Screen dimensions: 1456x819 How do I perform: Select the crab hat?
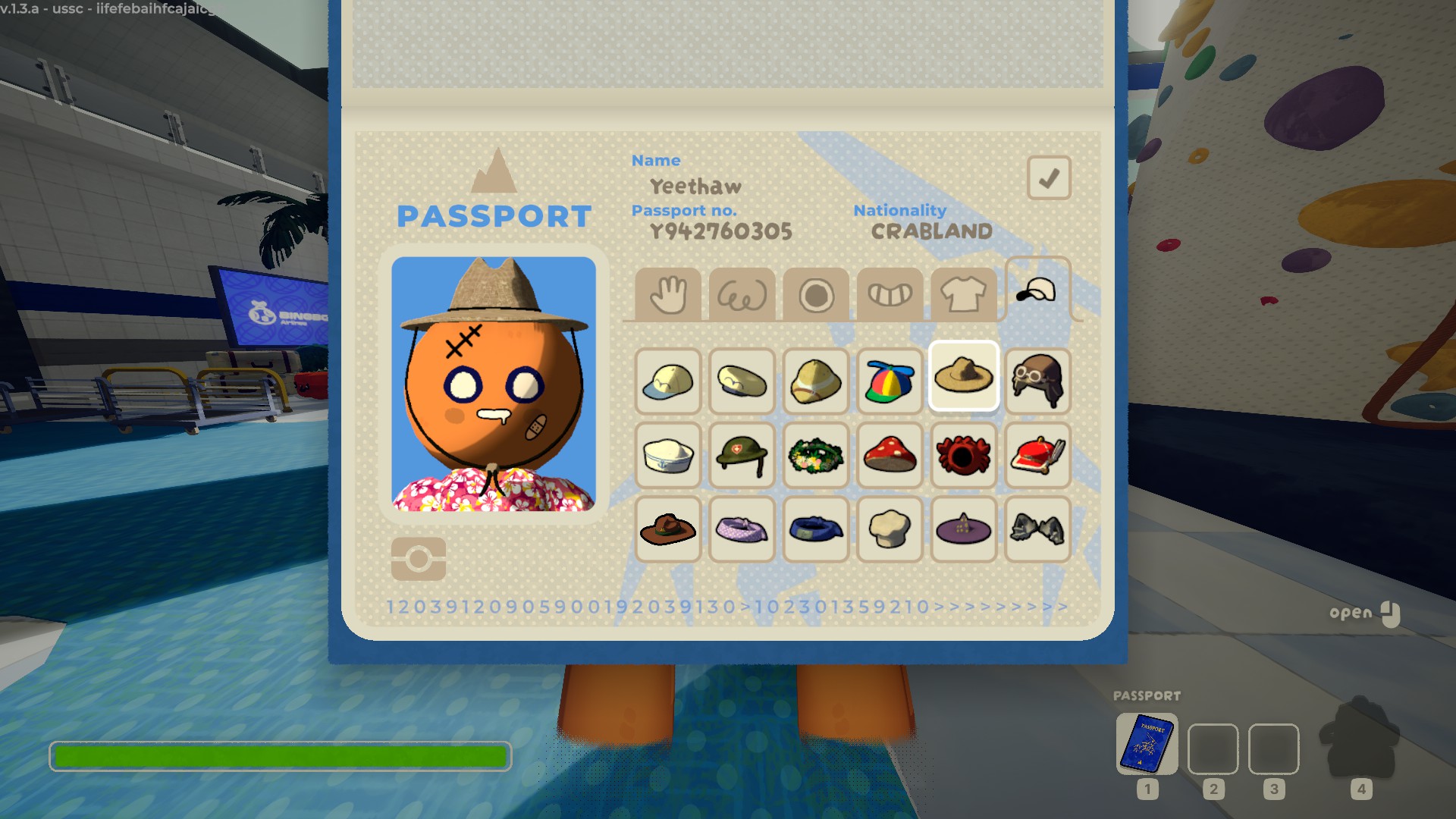(x=963, y=455)
